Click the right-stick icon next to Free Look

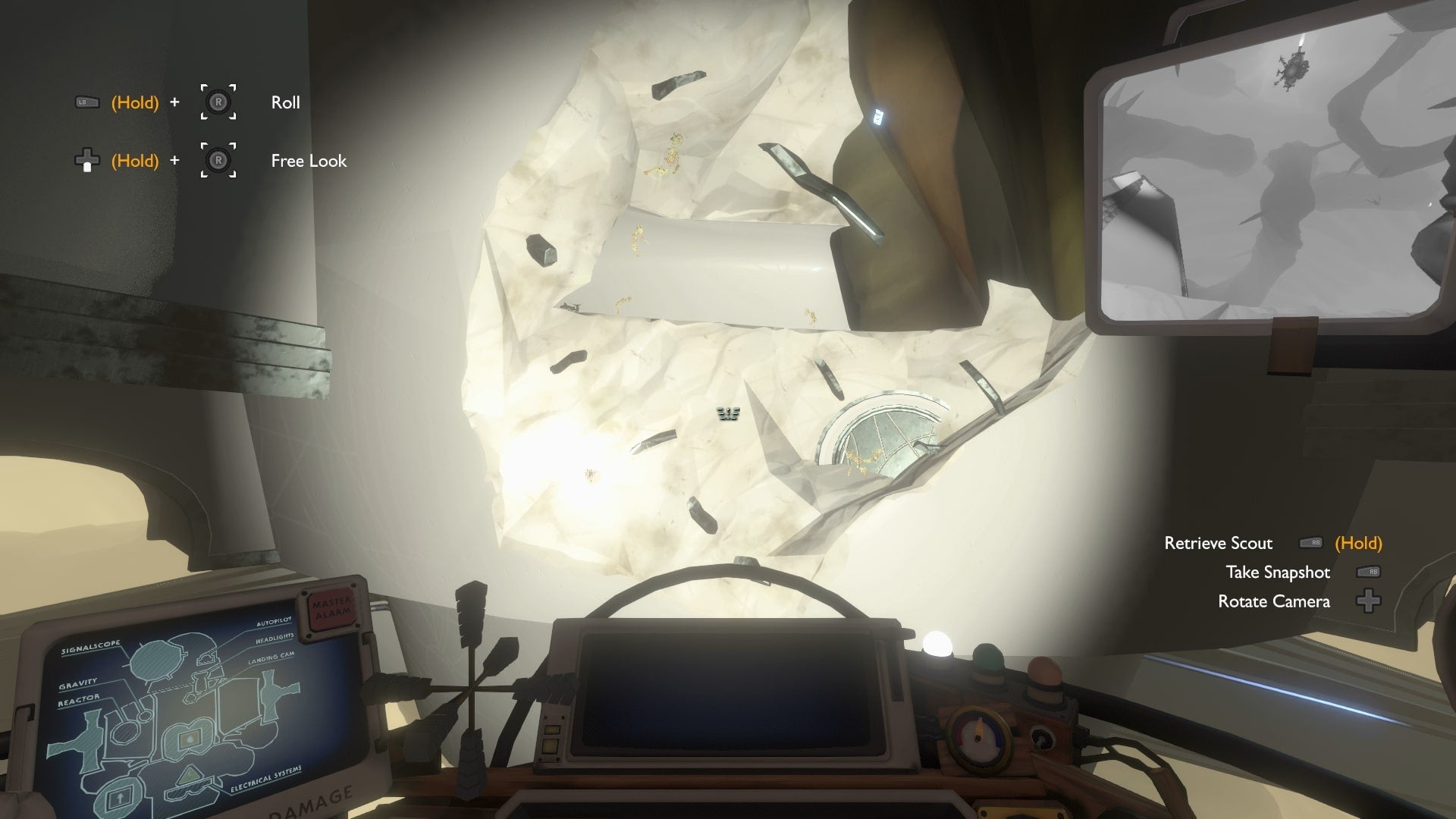click(x=219, y=160)
